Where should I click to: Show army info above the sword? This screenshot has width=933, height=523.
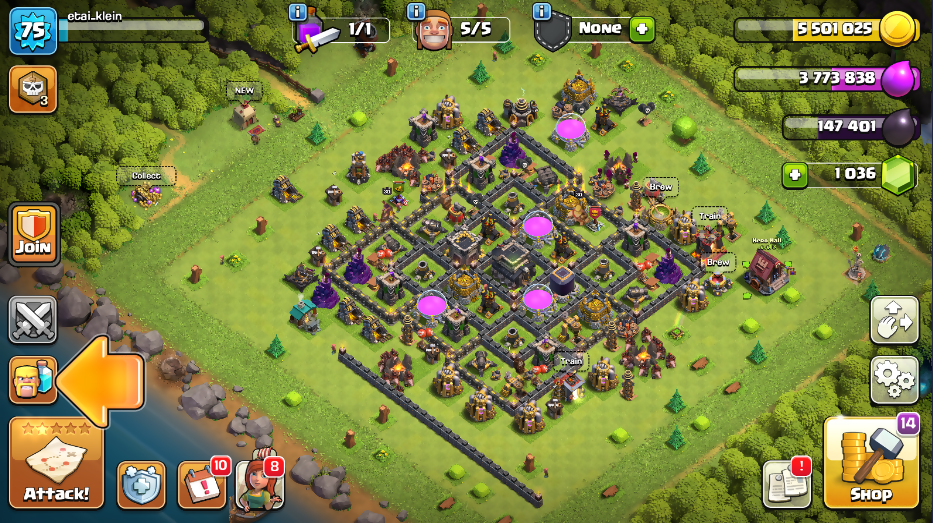pyautogui.click(x=298, y=12)
